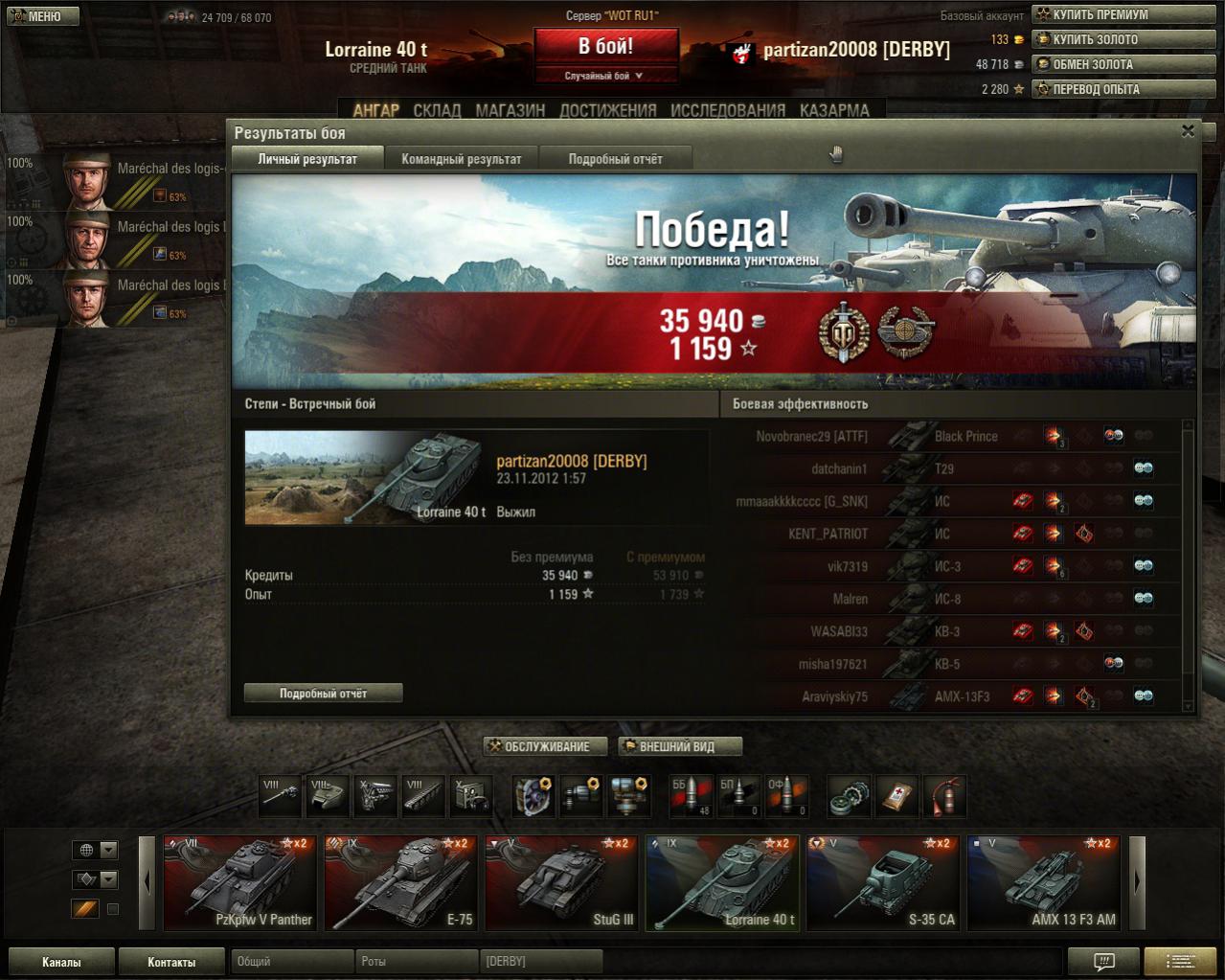Open the Обслуживание service button
The image size is (1225, 980).
point(546,746)
